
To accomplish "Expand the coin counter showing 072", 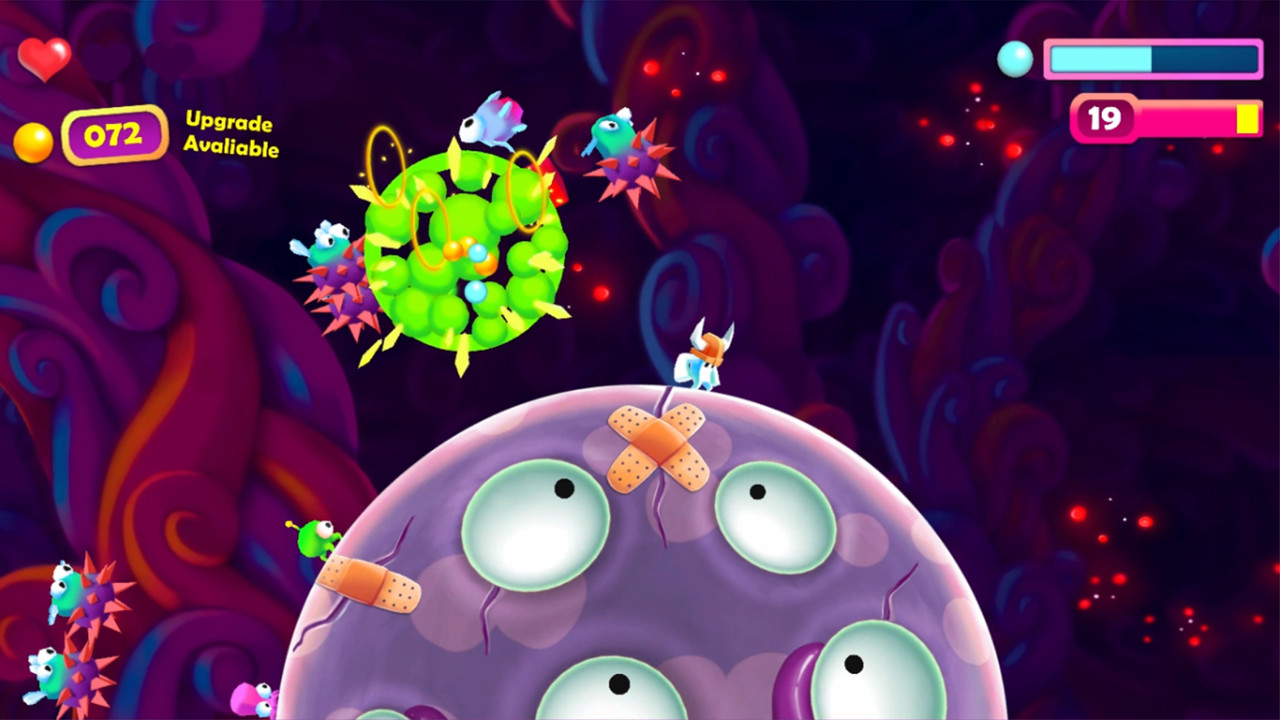I will 113,133.
